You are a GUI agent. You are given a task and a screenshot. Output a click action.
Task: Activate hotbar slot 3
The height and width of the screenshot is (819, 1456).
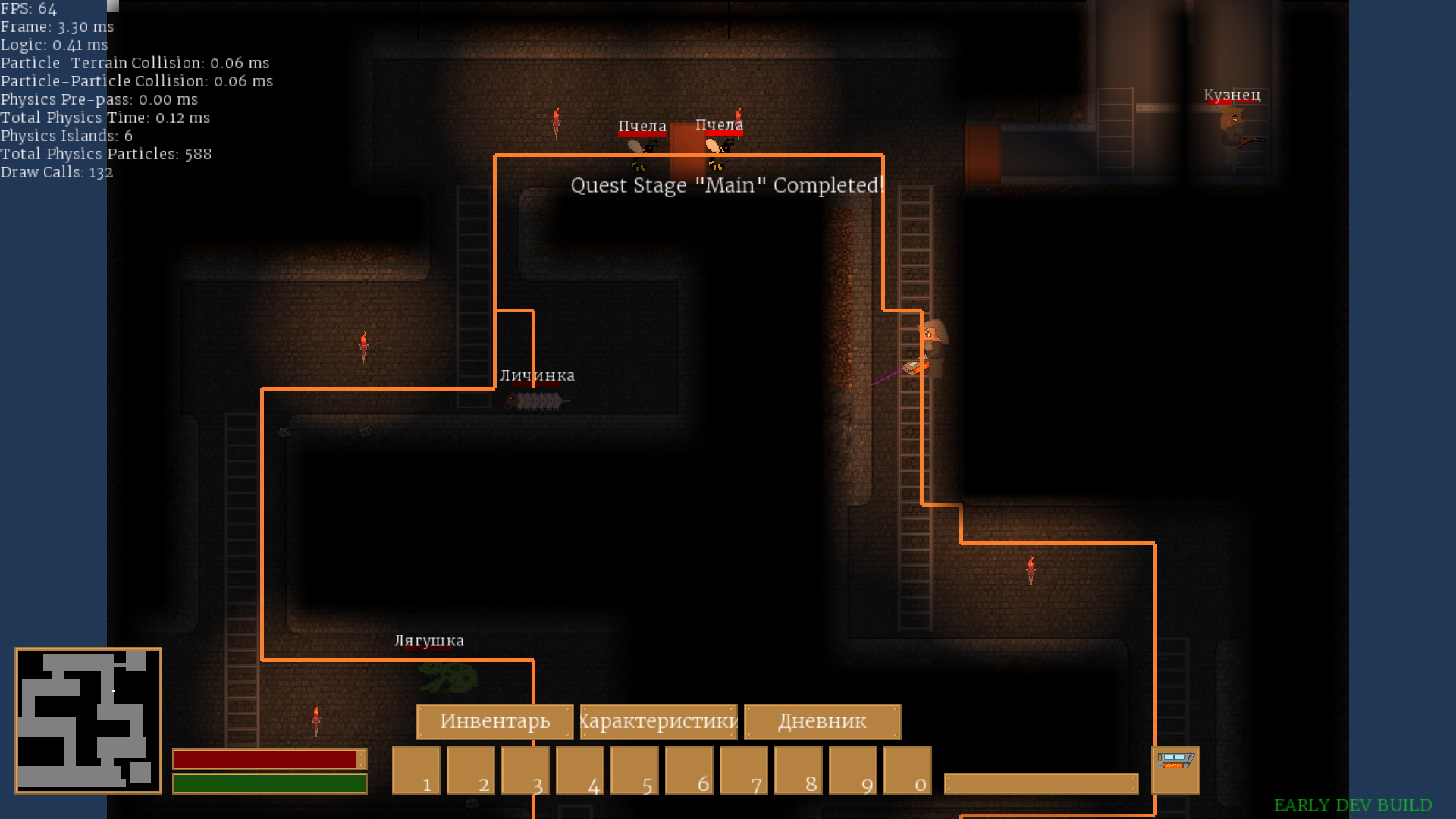526,770
